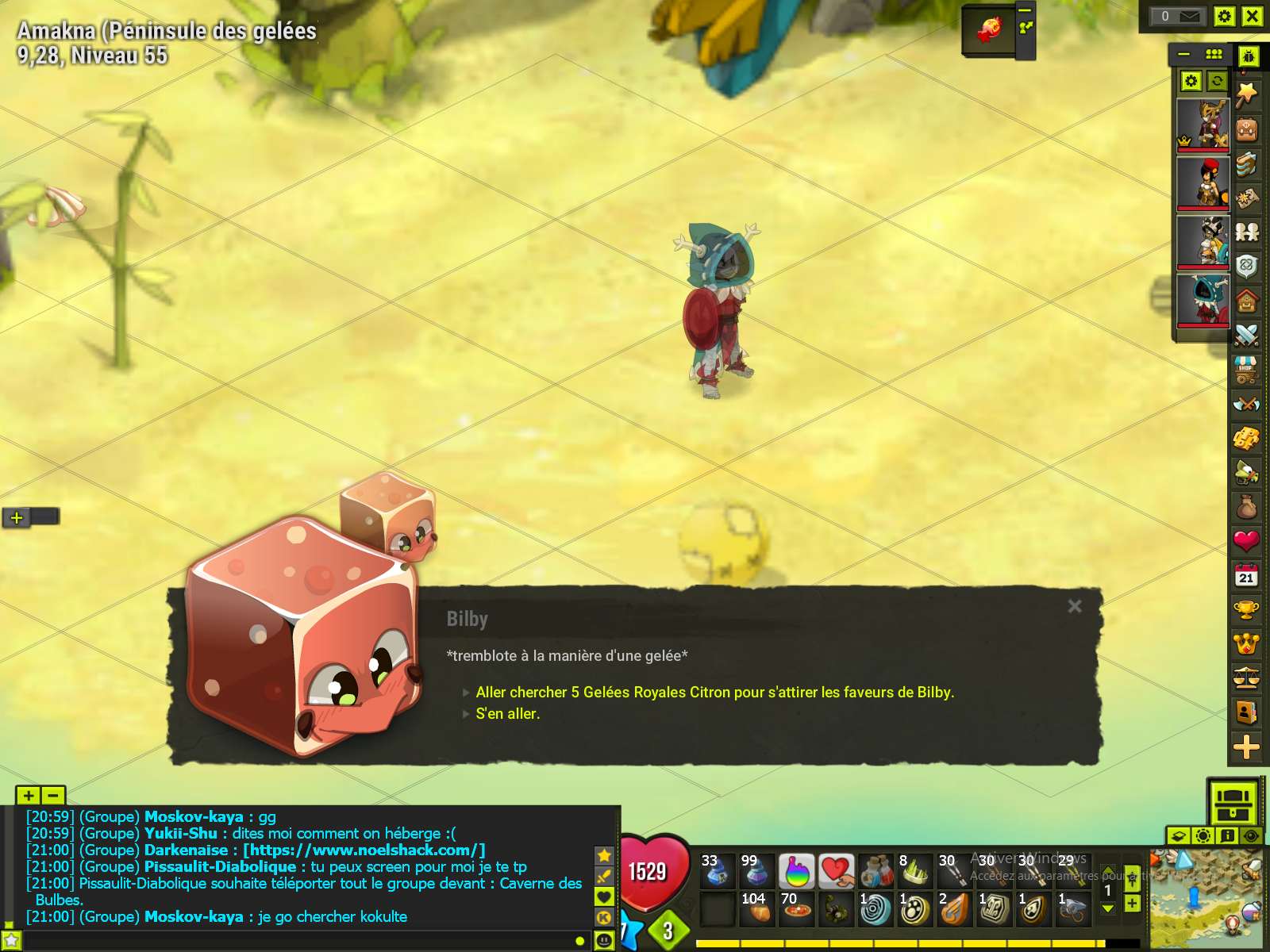Use the rainbow flame hotbar item

(797, 872)
